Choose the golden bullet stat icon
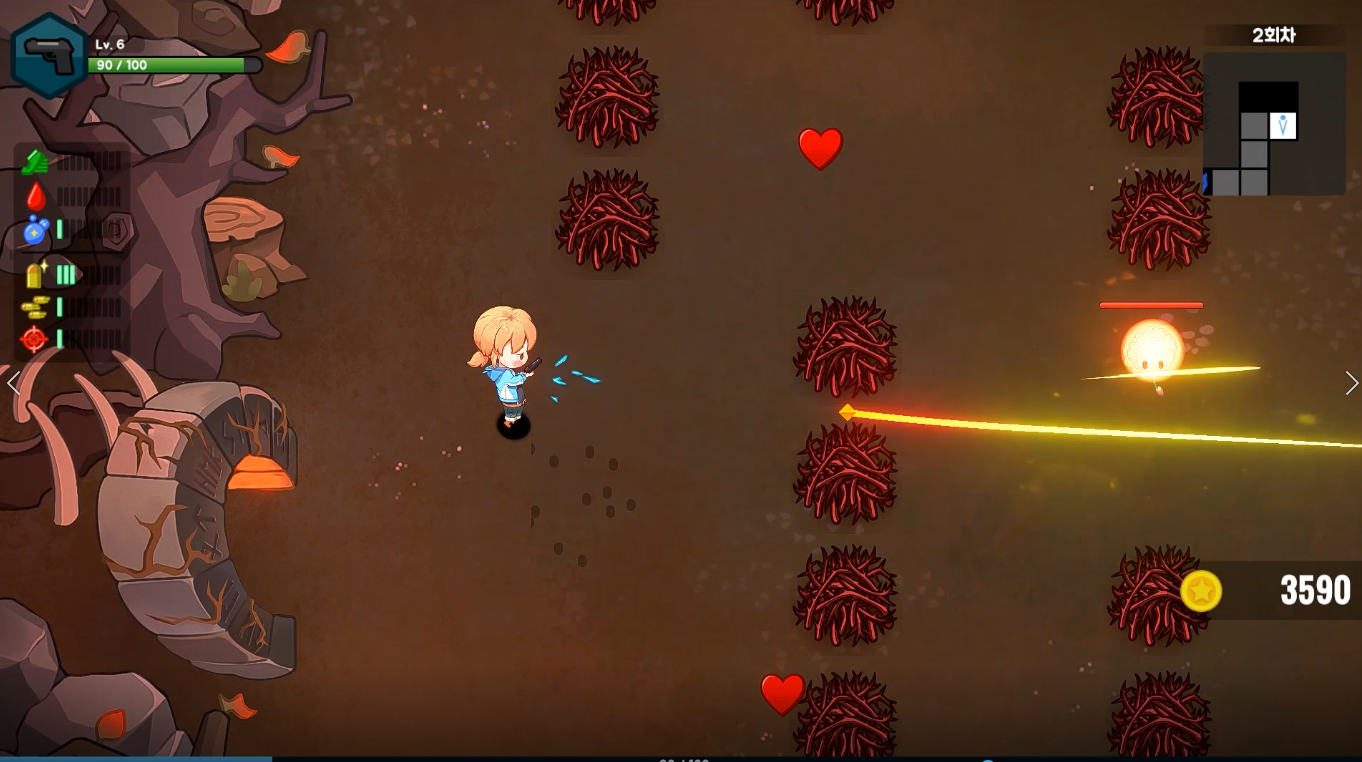The image size is (1362, 762). [x=37, y=274]
